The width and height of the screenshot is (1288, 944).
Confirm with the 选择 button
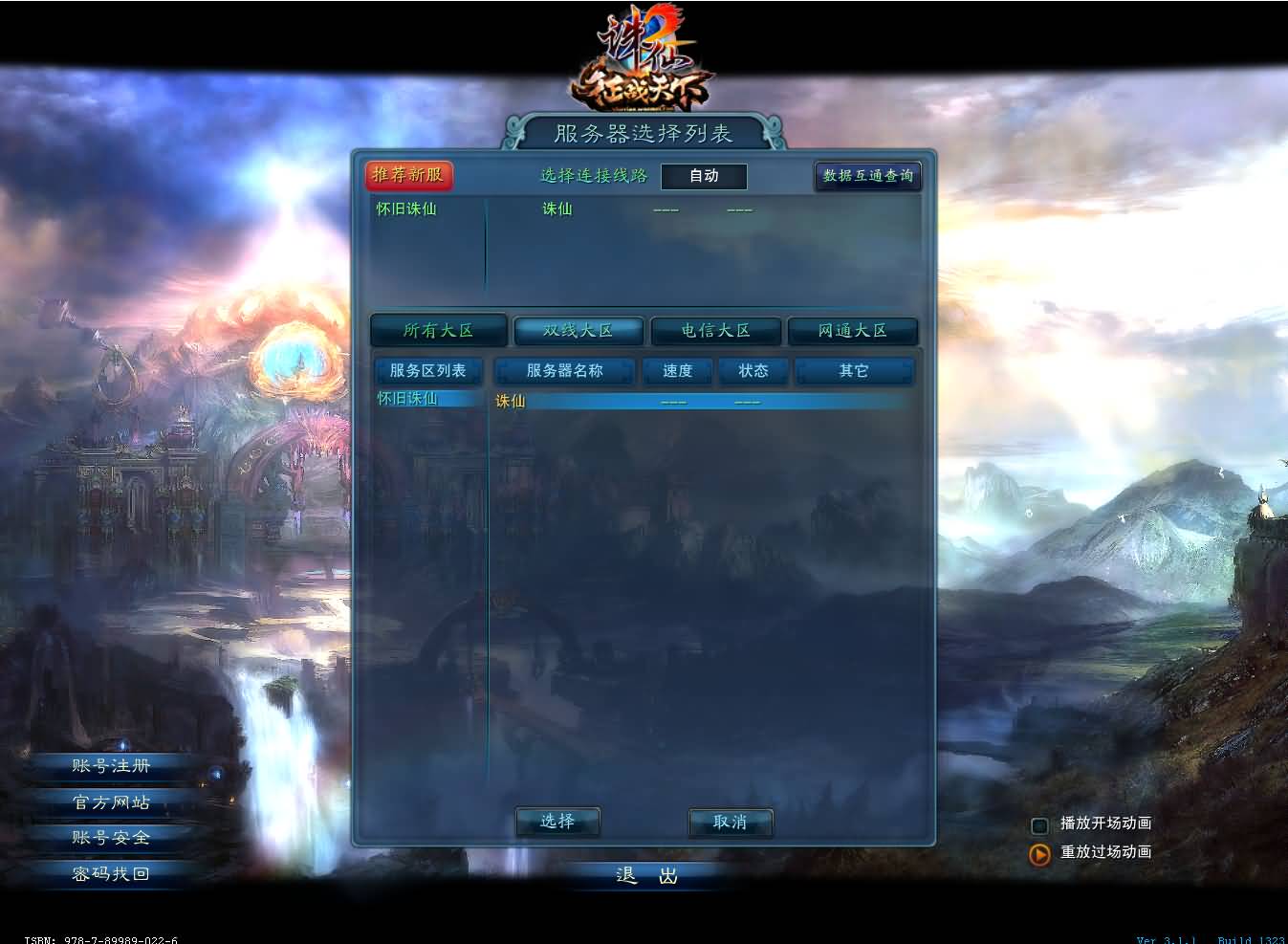point(557,822)
